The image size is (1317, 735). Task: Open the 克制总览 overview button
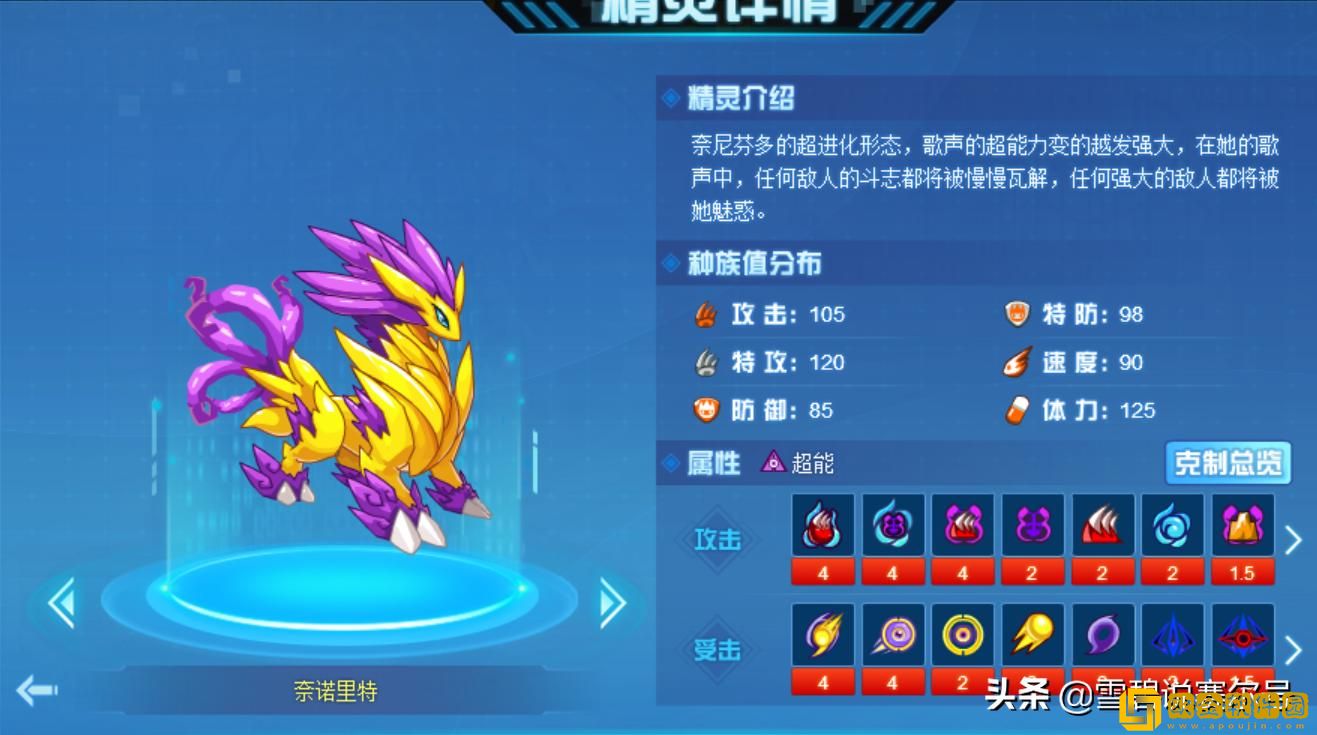point(1228,463)
